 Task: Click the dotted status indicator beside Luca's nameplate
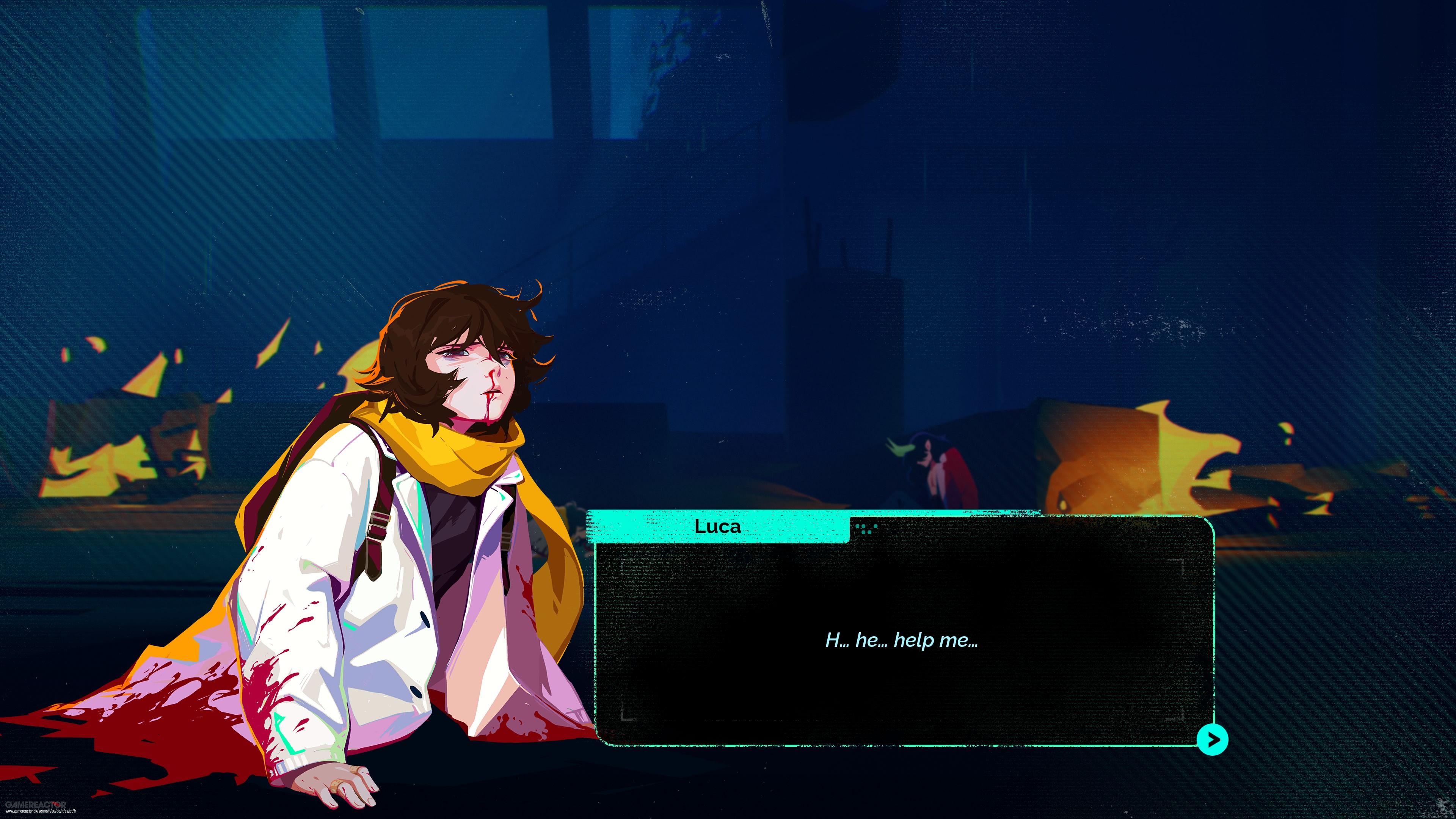point(866,530)
